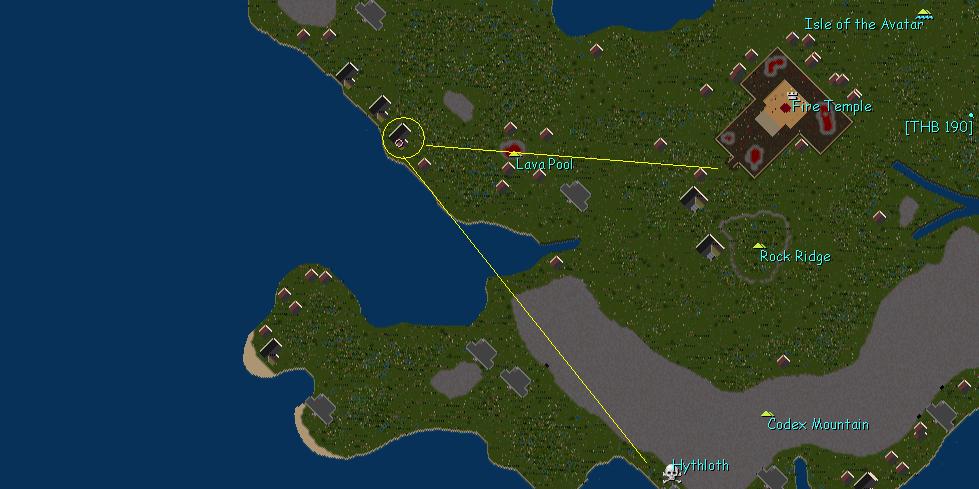Click the Lava Pool map label
Image resolution: width=979 pixels, height=489 pixels.
[x=544, y=164]
